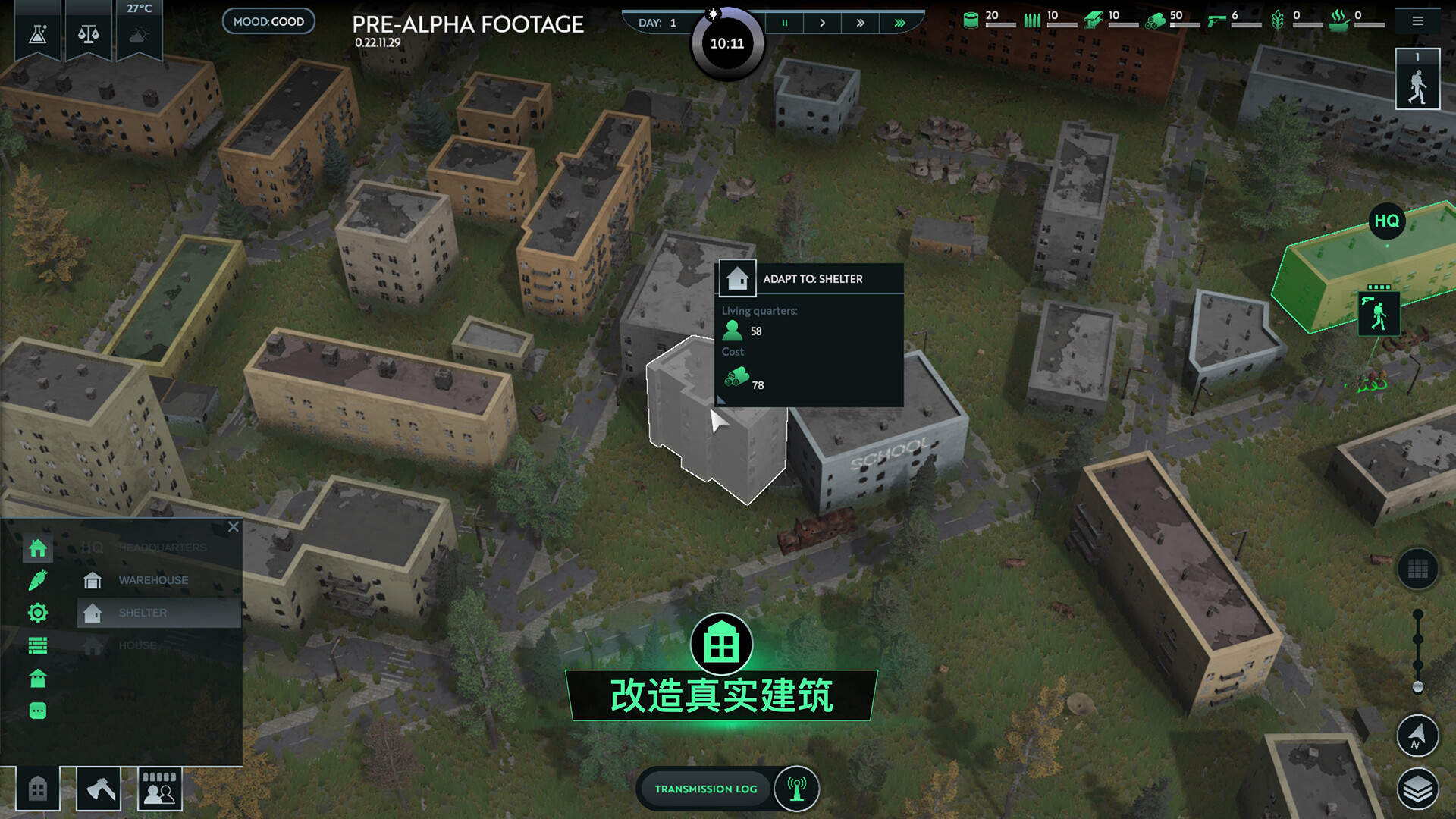Click the chat bubble category icon
1456x819 pixels.
pyautogui.click(x=37, y=711)
